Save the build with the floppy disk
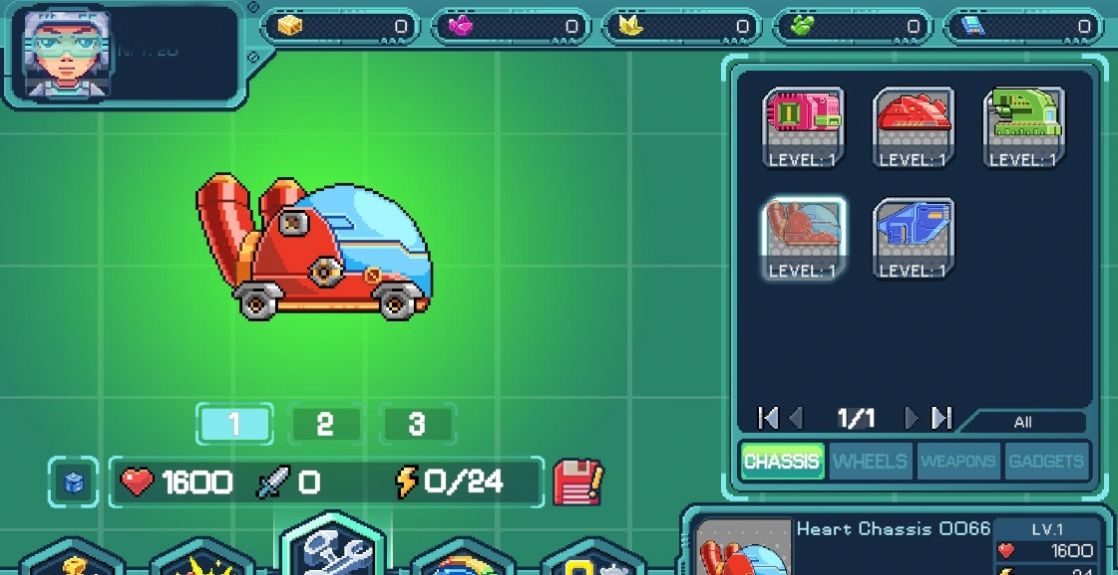Viewport: 1118px width, 575px height. 577,482
